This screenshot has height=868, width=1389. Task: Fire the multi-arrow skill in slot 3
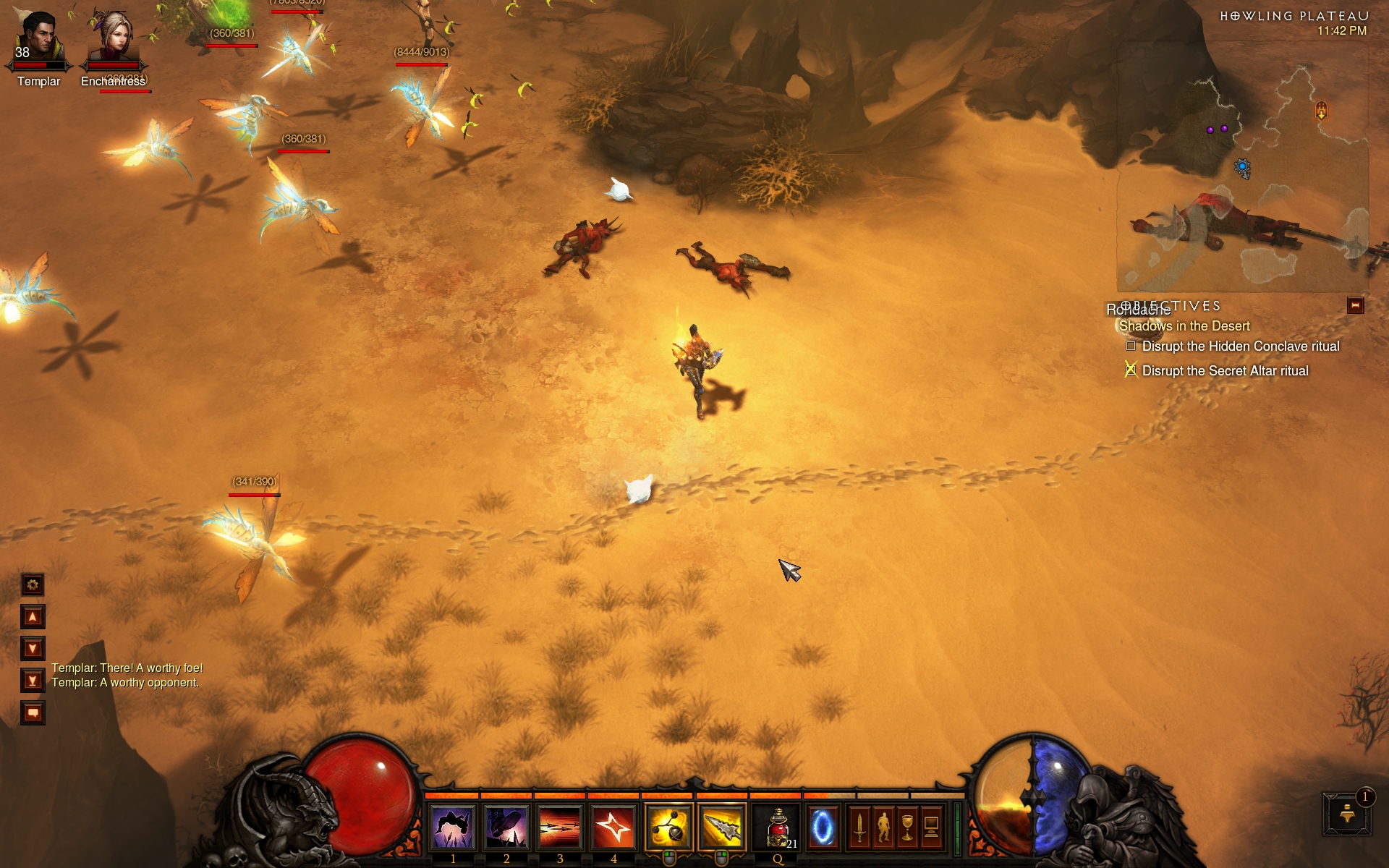click(x=560, y=827)
